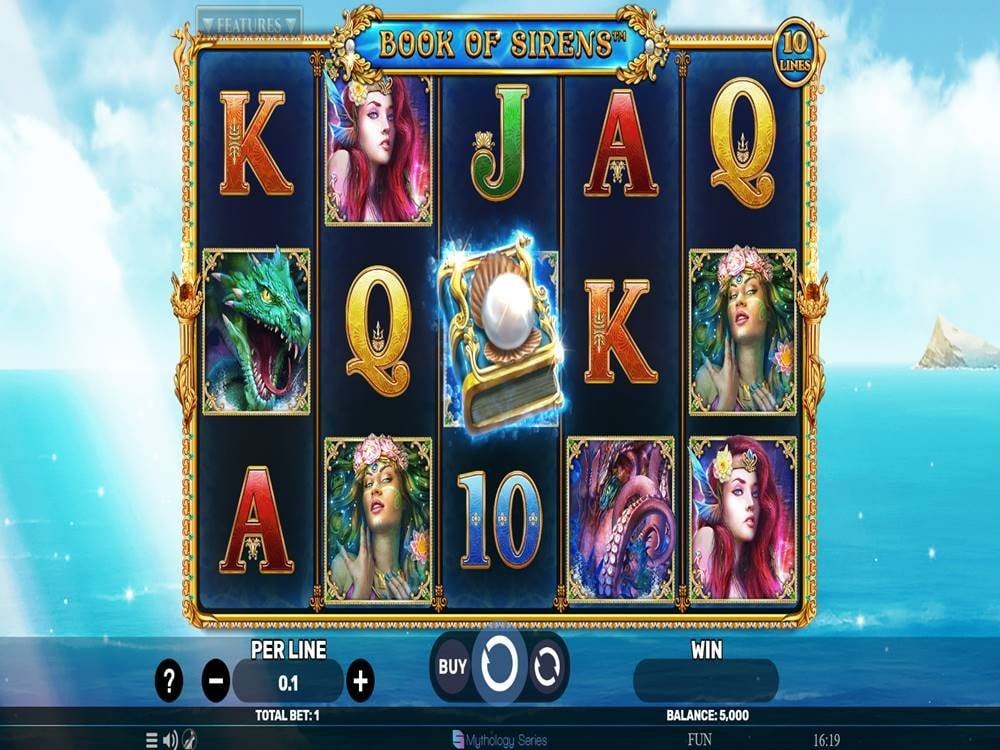Open the Features dropdown
This screenshot has width=1000, height=750.
249,22
